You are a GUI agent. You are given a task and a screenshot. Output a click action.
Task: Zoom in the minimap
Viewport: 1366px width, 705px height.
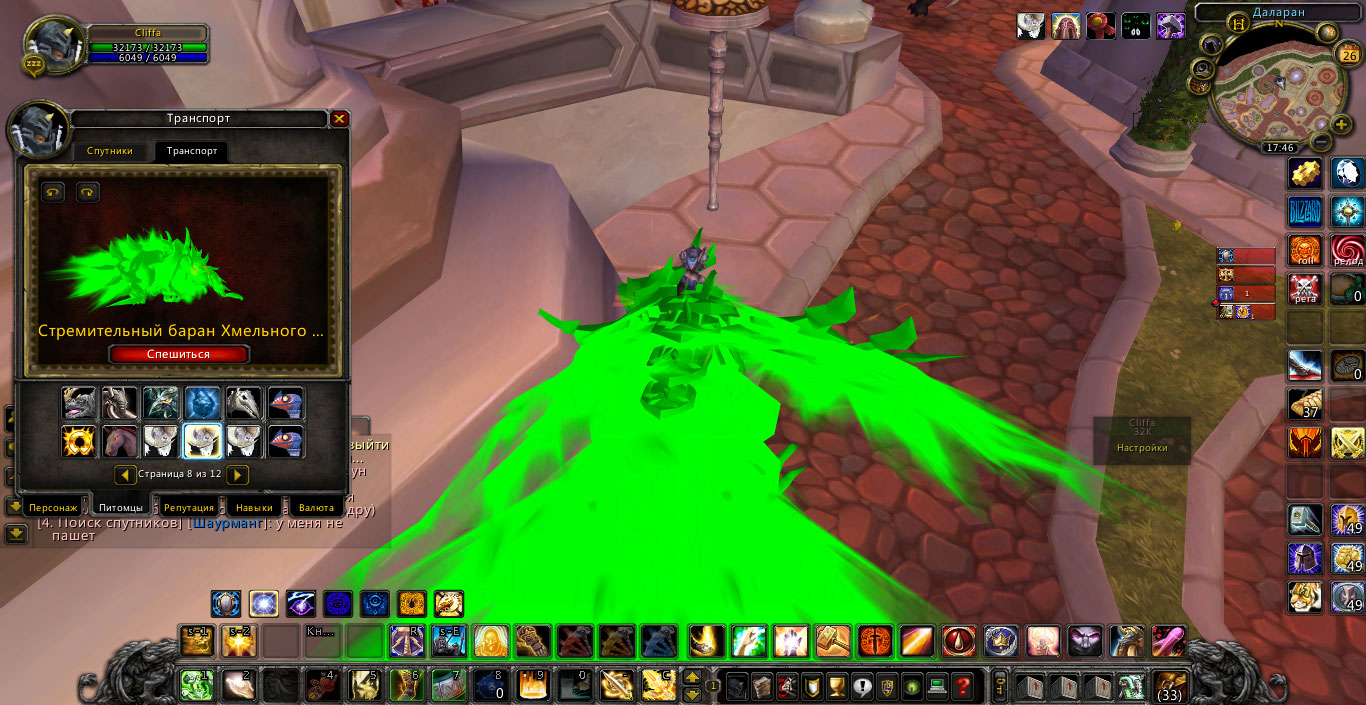click(1341, 125)
